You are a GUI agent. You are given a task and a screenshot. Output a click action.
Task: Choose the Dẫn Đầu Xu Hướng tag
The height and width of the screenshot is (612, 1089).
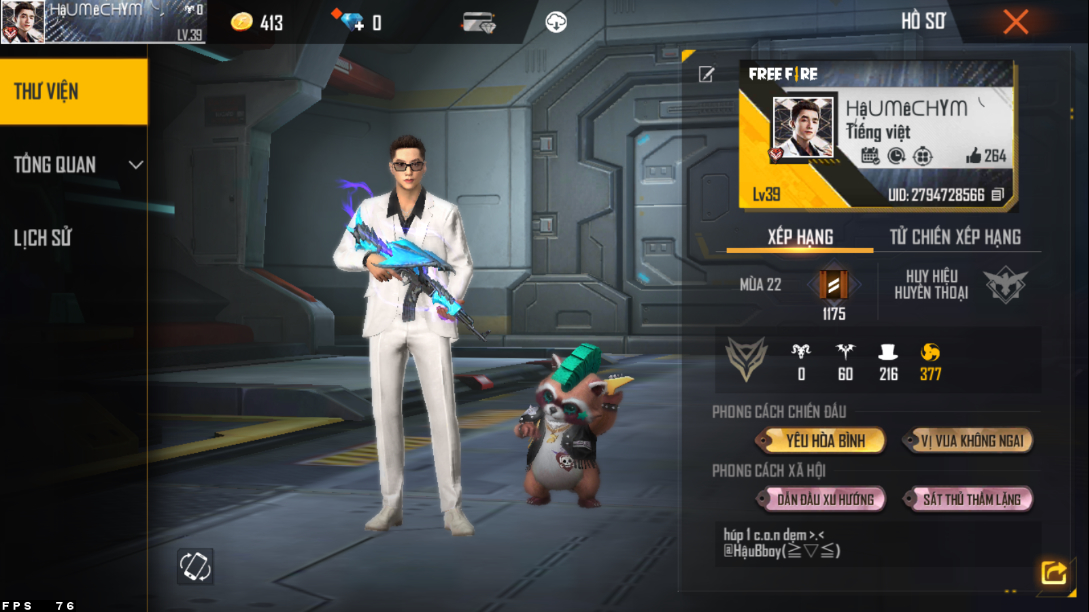click(x=825, y=499)
